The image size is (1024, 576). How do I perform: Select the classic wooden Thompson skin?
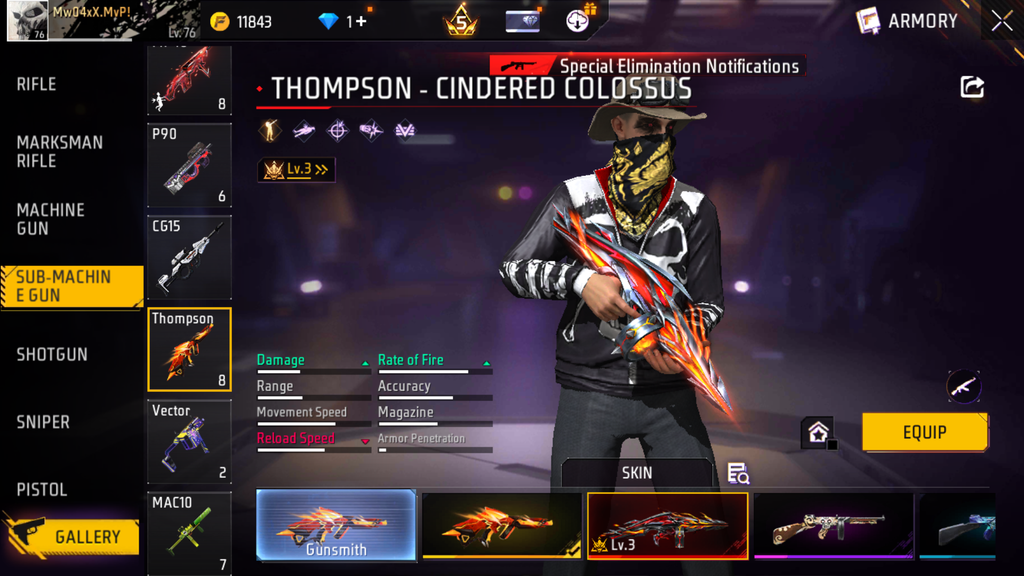(832, 525)
